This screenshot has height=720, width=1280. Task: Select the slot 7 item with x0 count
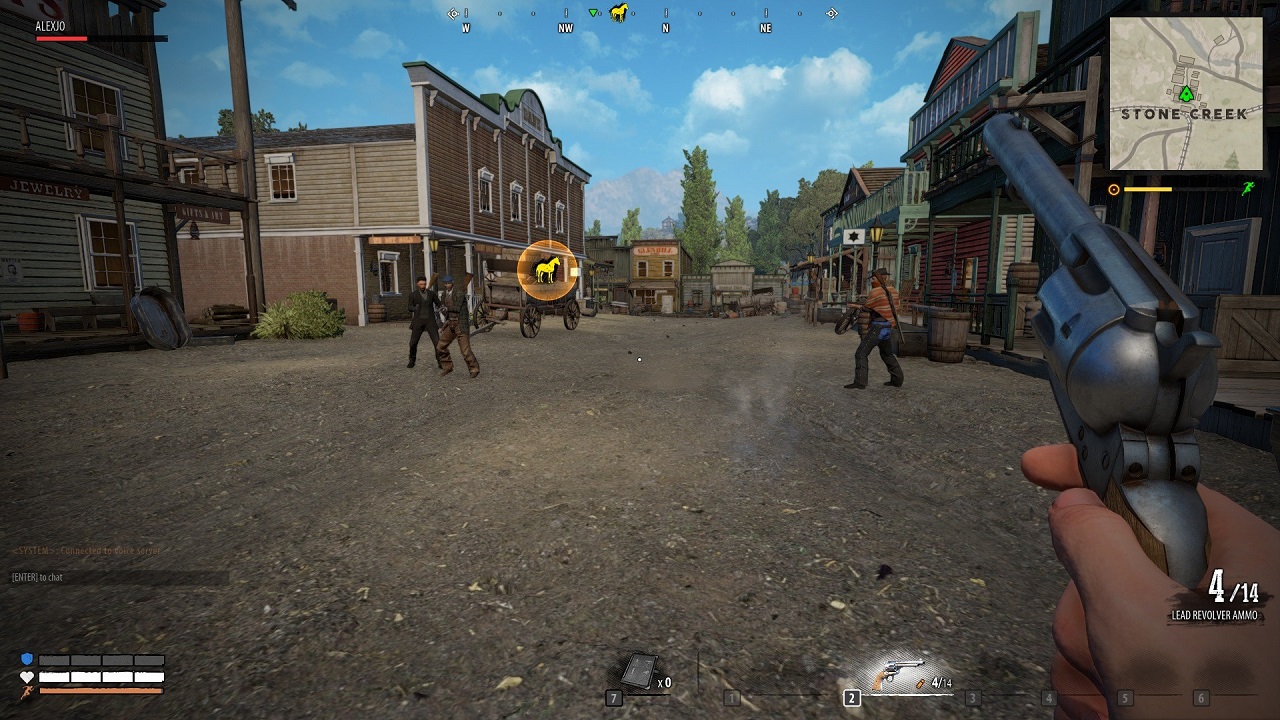click(x=639, y=670)
